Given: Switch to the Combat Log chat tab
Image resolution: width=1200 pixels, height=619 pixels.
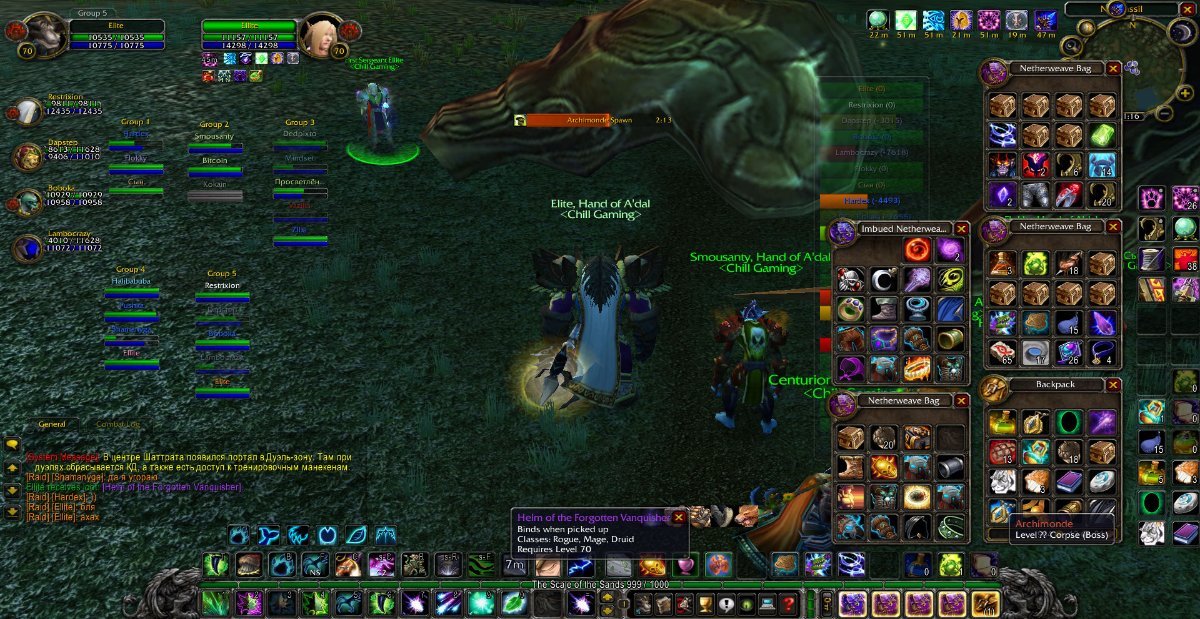Looking at the screenshot, I should coord(118,425).
